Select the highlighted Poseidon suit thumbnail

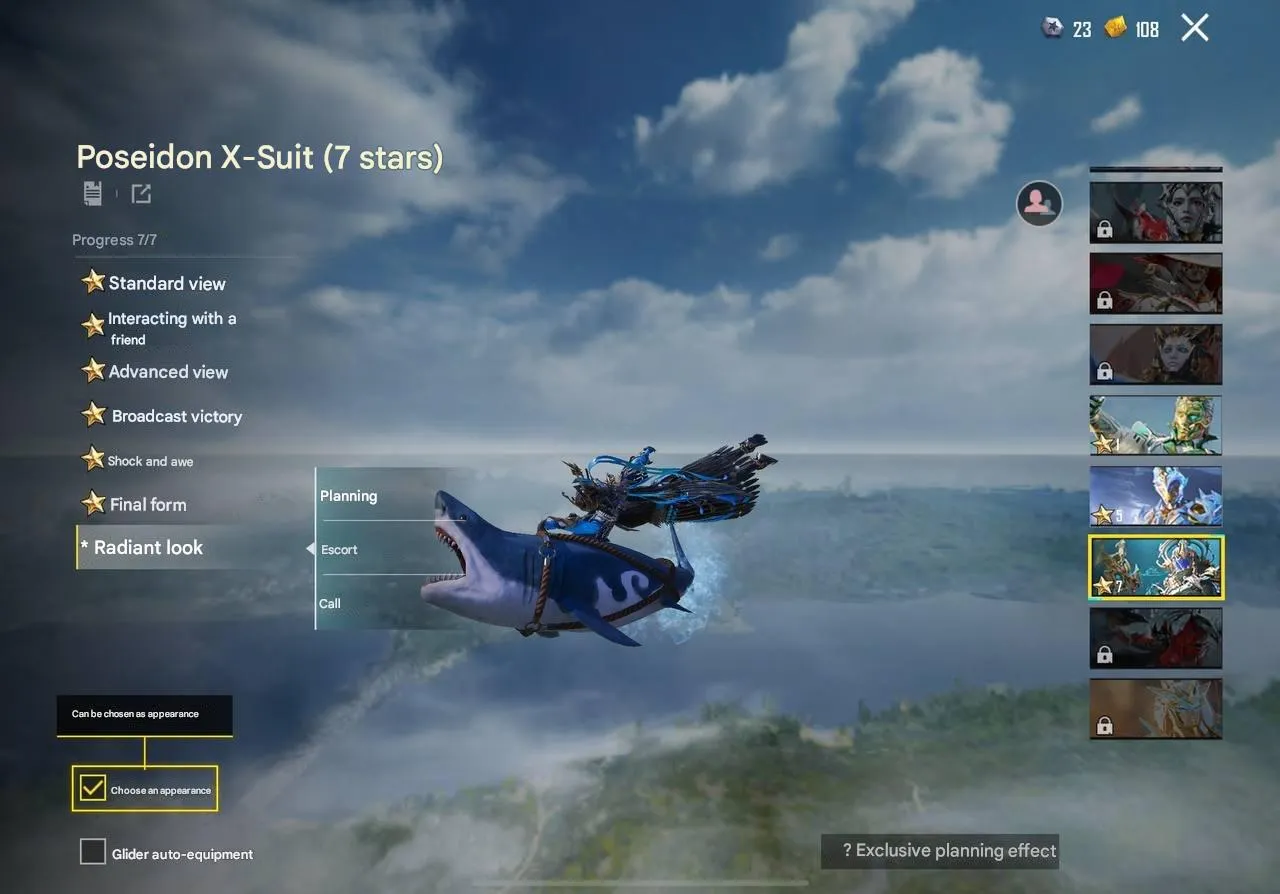coord(1156,567)
